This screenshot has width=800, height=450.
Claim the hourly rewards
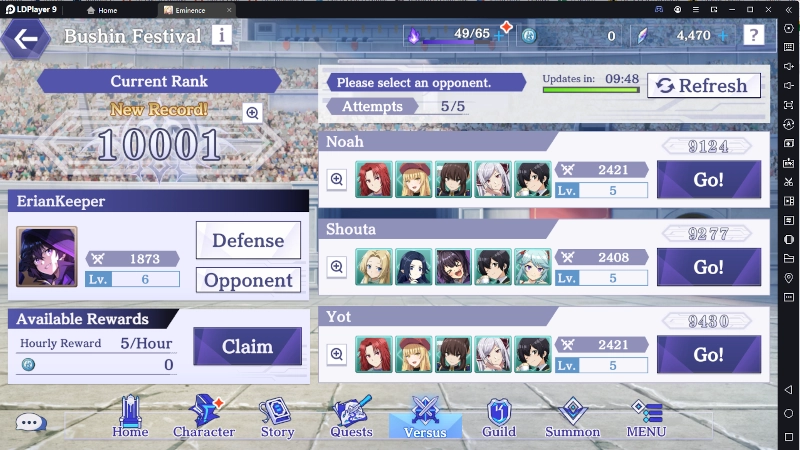[x=247, y=347]
